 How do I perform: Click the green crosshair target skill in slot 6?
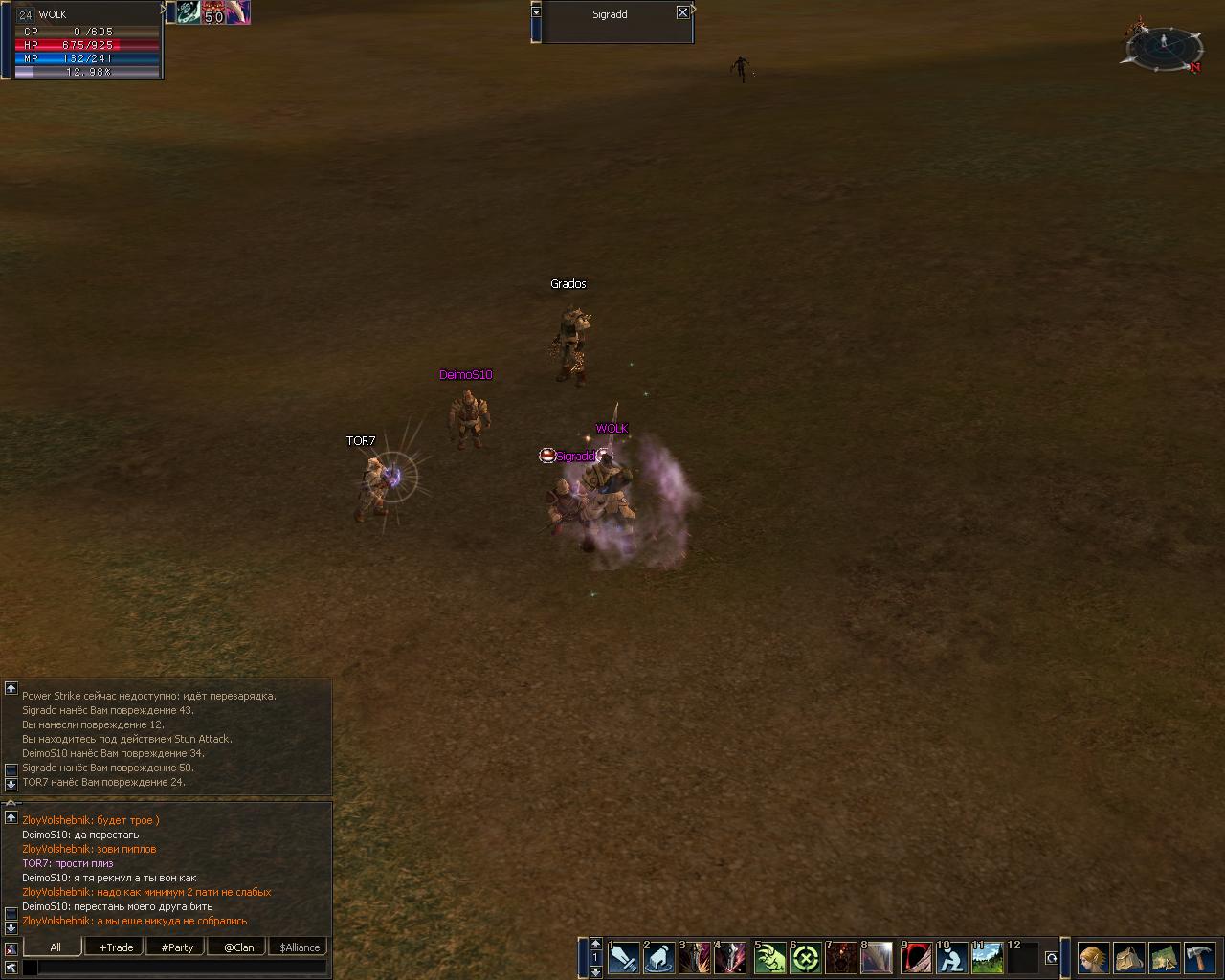(x=807, y=957)
